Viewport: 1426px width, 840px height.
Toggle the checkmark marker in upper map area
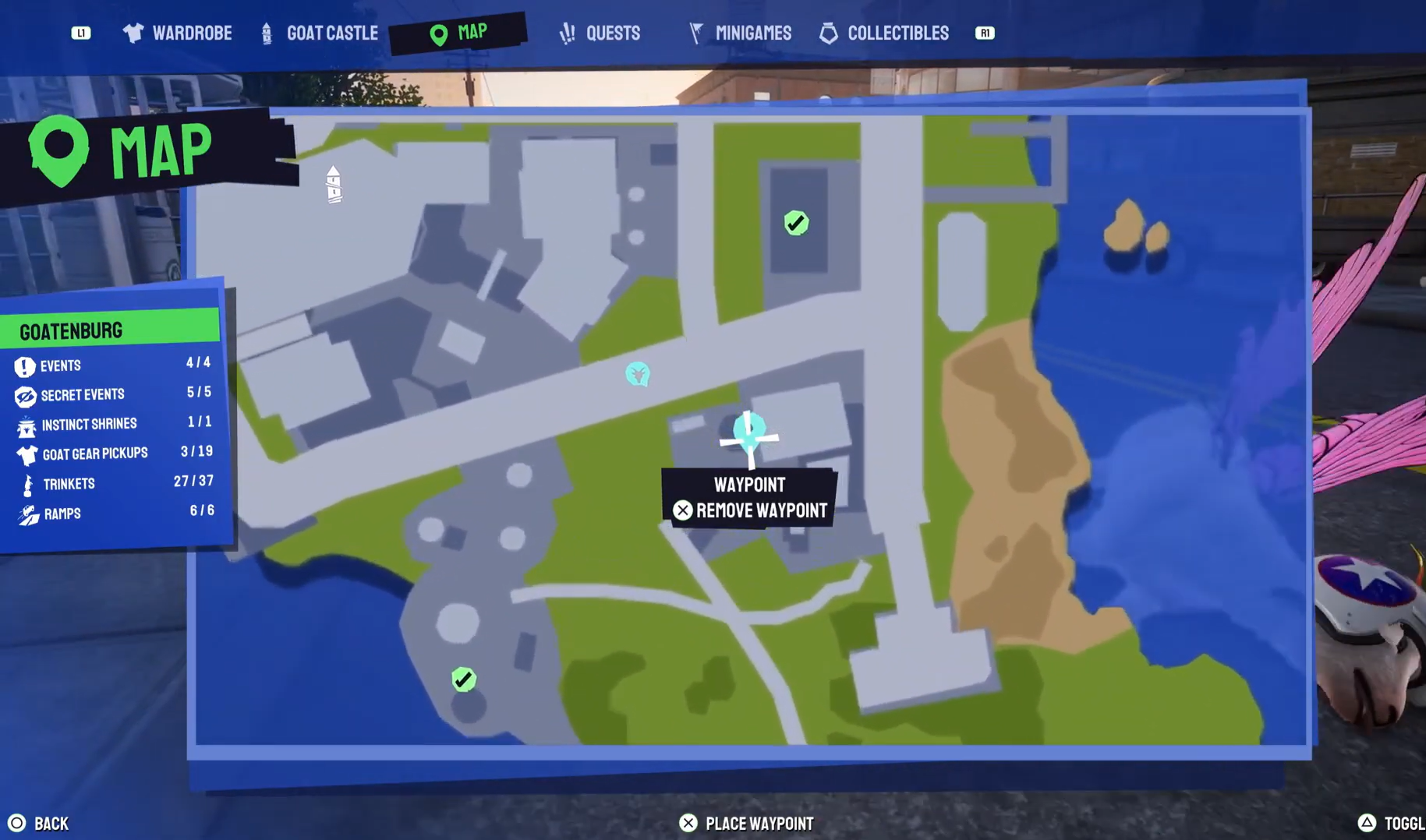coord(795,222)
